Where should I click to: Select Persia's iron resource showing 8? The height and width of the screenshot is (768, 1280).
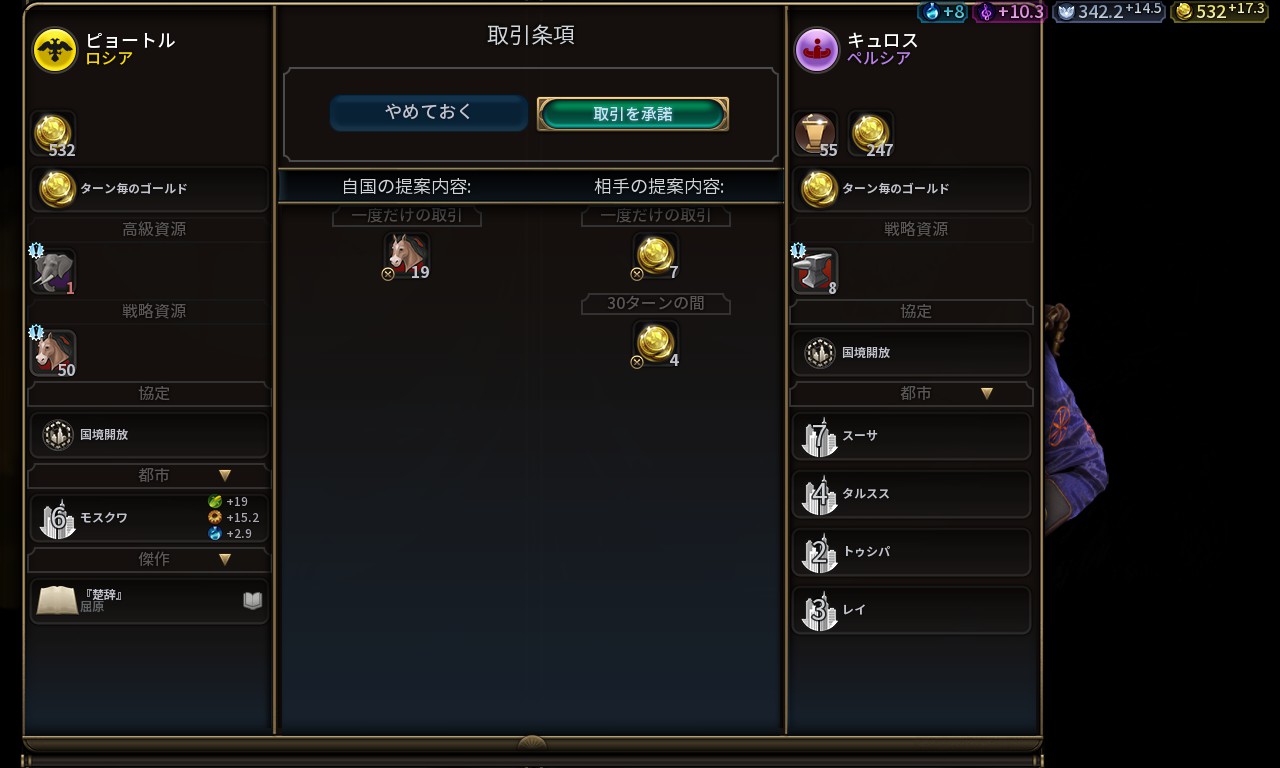815,271
